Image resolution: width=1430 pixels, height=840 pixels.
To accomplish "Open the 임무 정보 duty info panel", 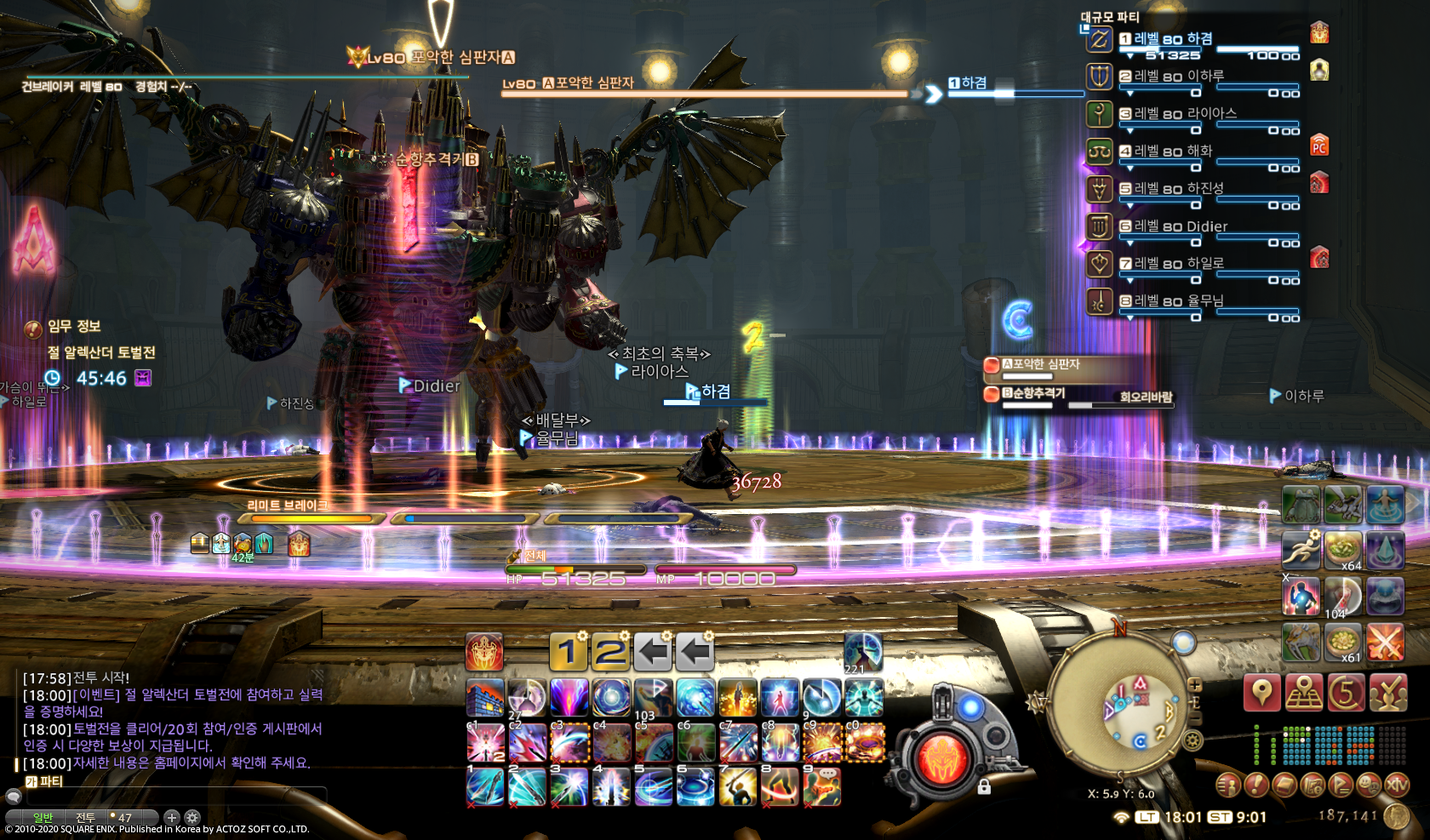I will pyautogui.click(x=73, y=327).
